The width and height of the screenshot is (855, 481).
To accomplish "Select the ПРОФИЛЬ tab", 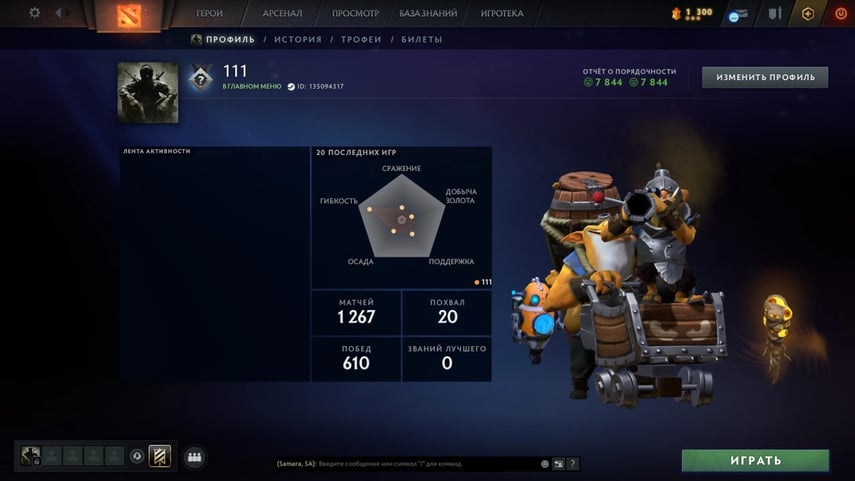I will pyautogui.click(x=230, y=40).
